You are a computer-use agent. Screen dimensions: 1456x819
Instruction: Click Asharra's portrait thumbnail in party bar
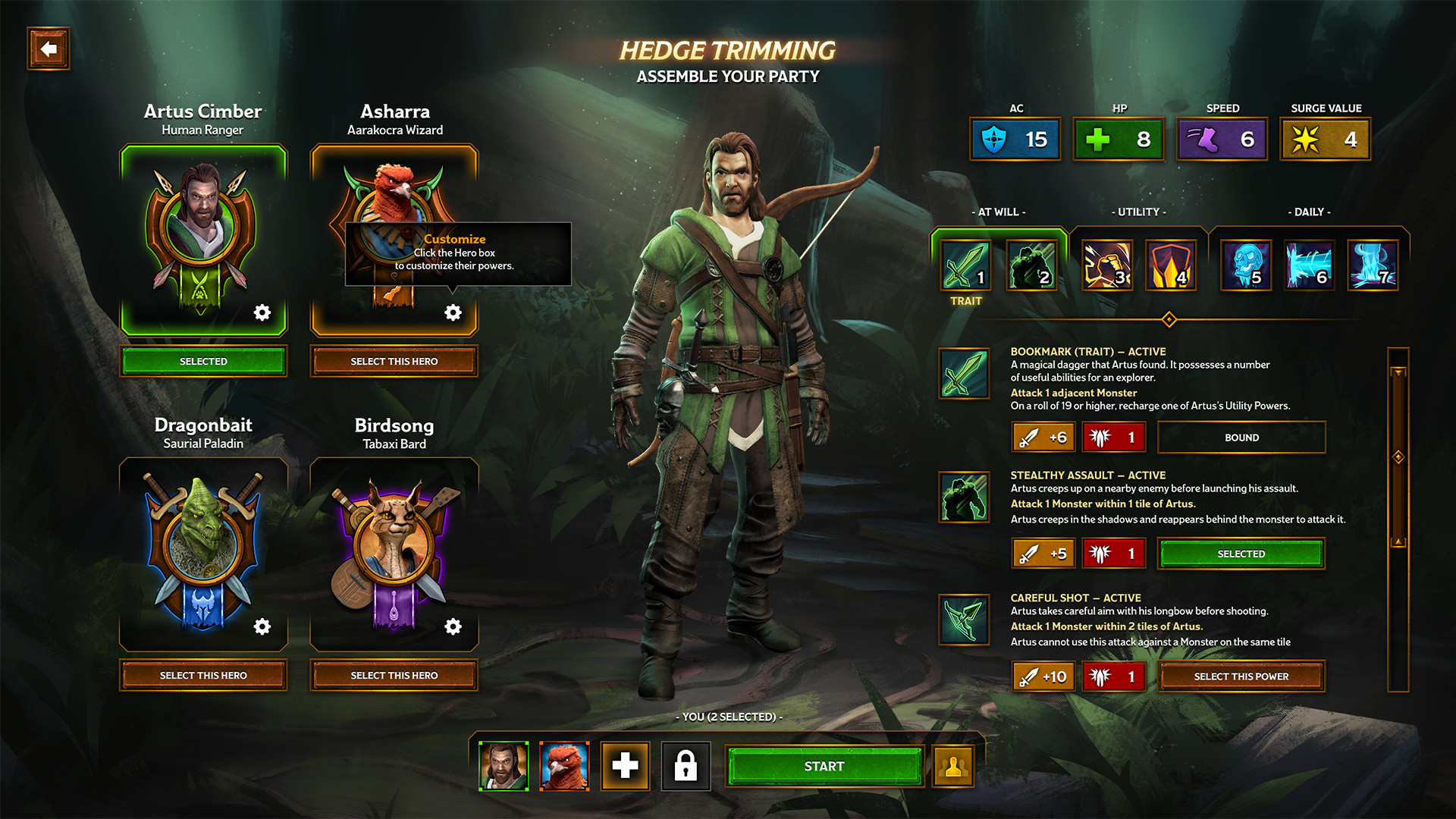pyautogui.click(x=564, y=766)
